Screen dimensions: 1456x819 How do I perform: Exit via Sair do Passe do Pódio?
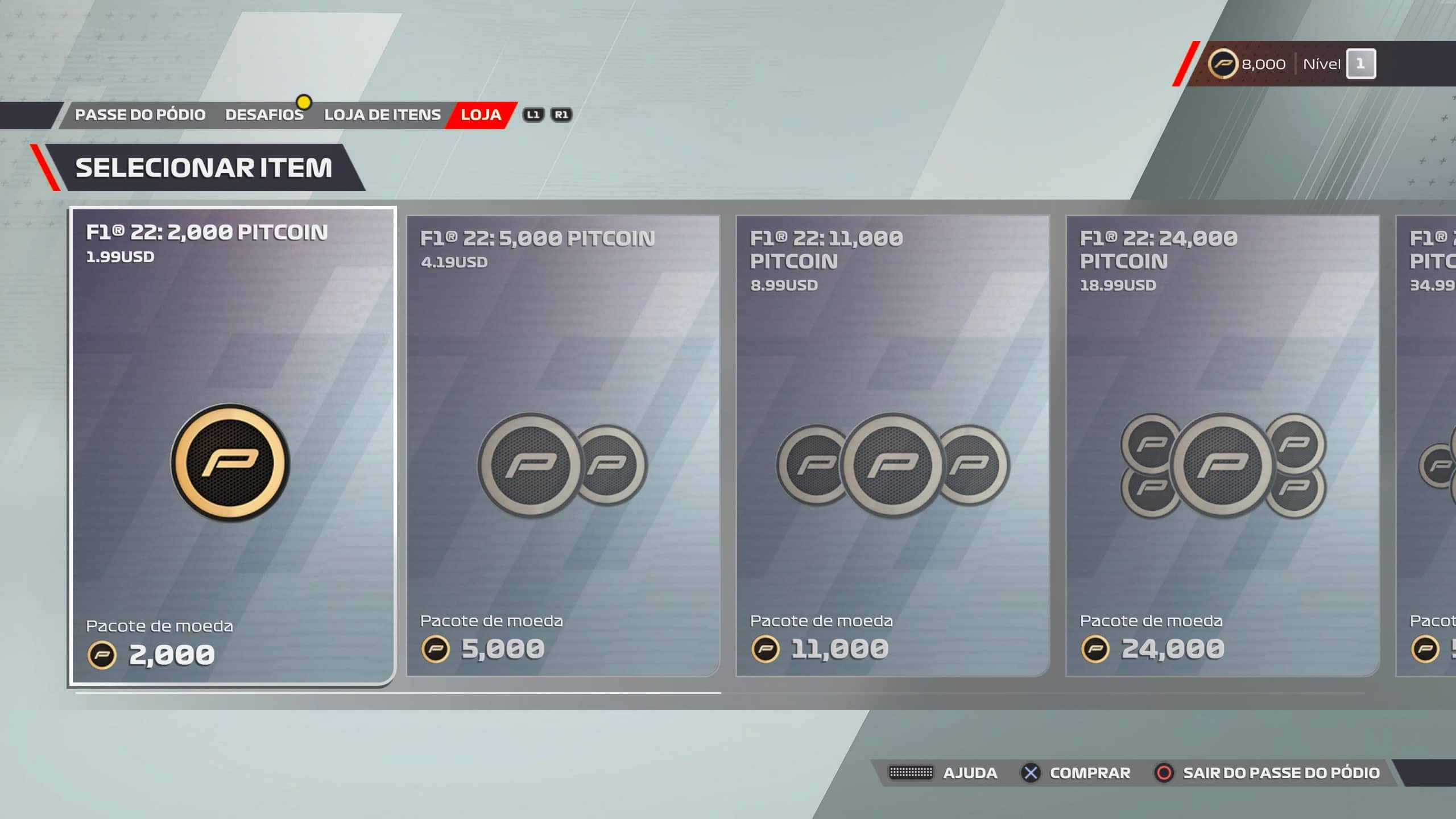[x=1267, y=773]
